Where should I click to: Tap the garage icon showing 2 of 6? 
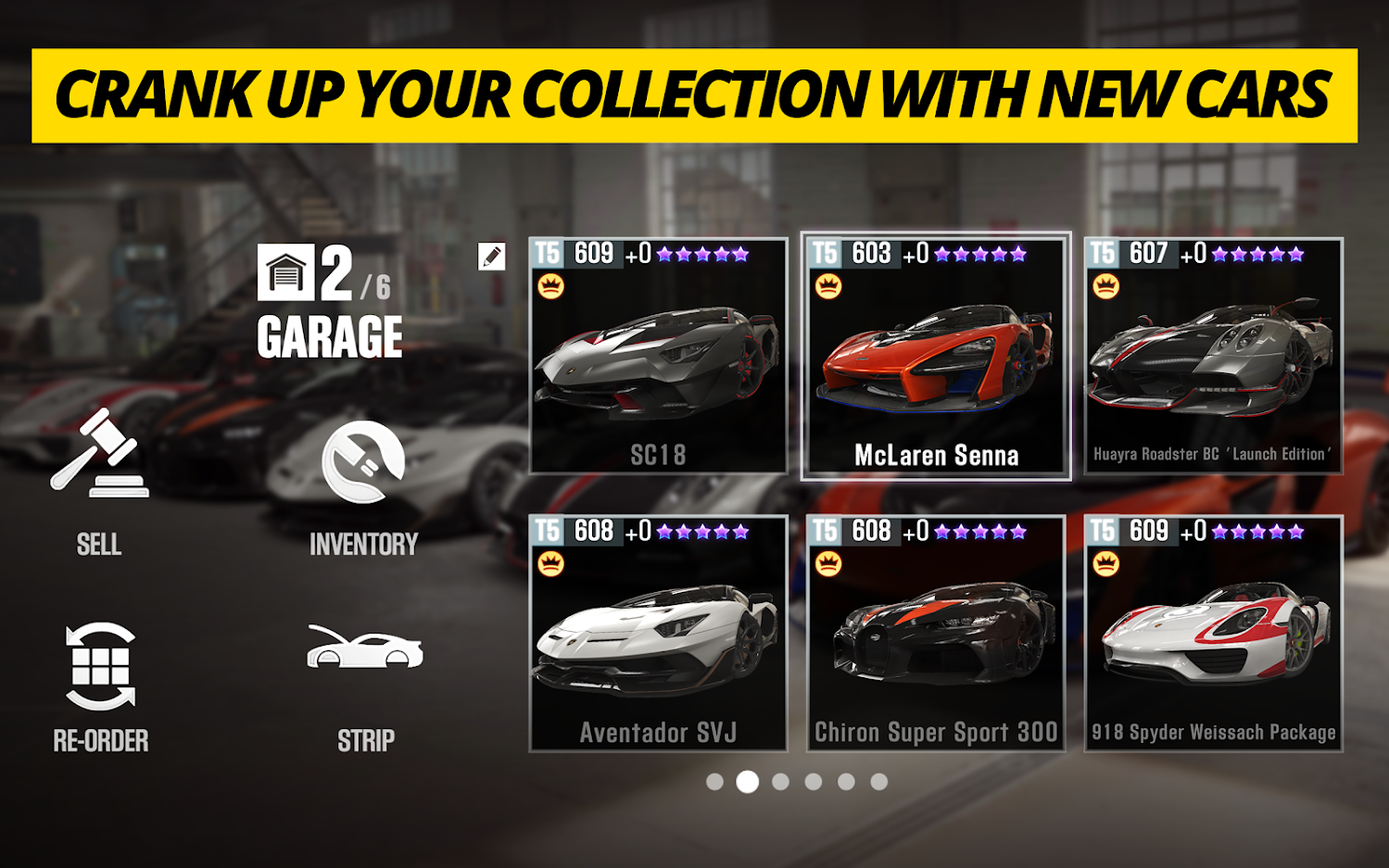coord(286,273)
